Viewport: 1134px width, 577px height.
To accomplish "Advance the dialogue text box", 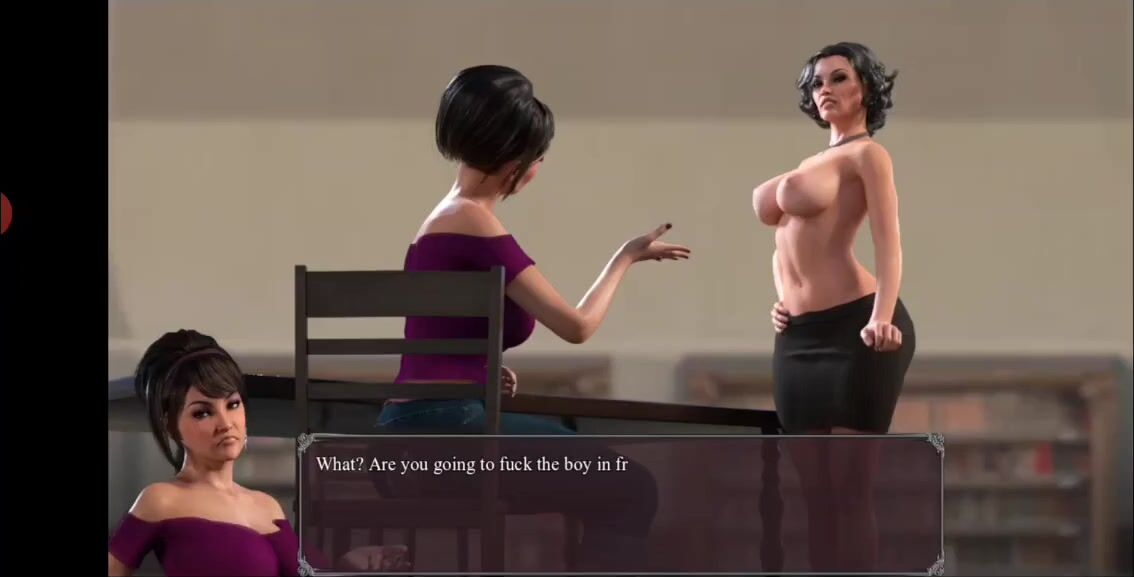I will pos(620,504).
